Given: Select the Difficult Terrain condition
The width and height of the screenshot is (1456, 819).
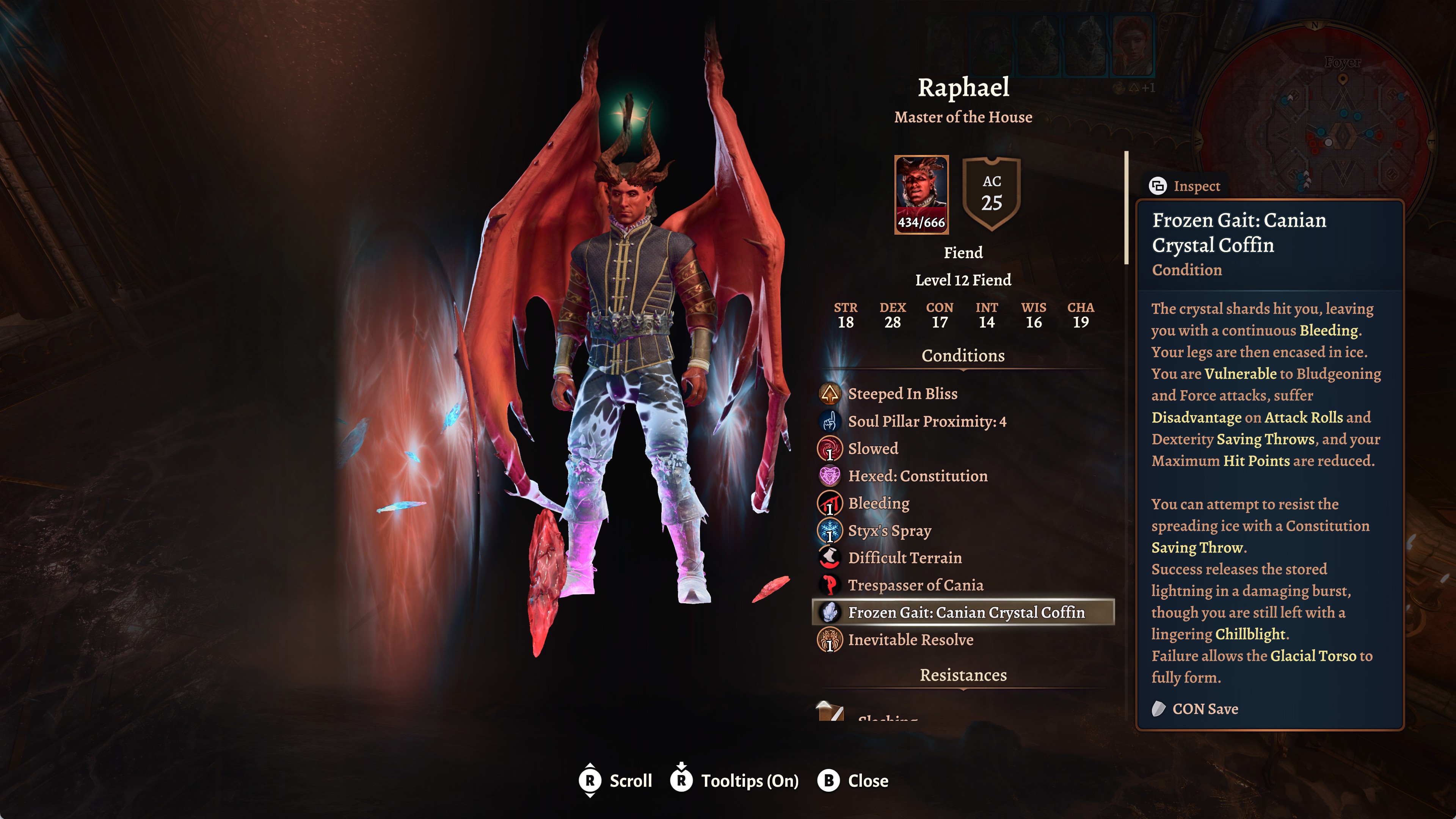Looking at the screenshot, I should (904, 558).
